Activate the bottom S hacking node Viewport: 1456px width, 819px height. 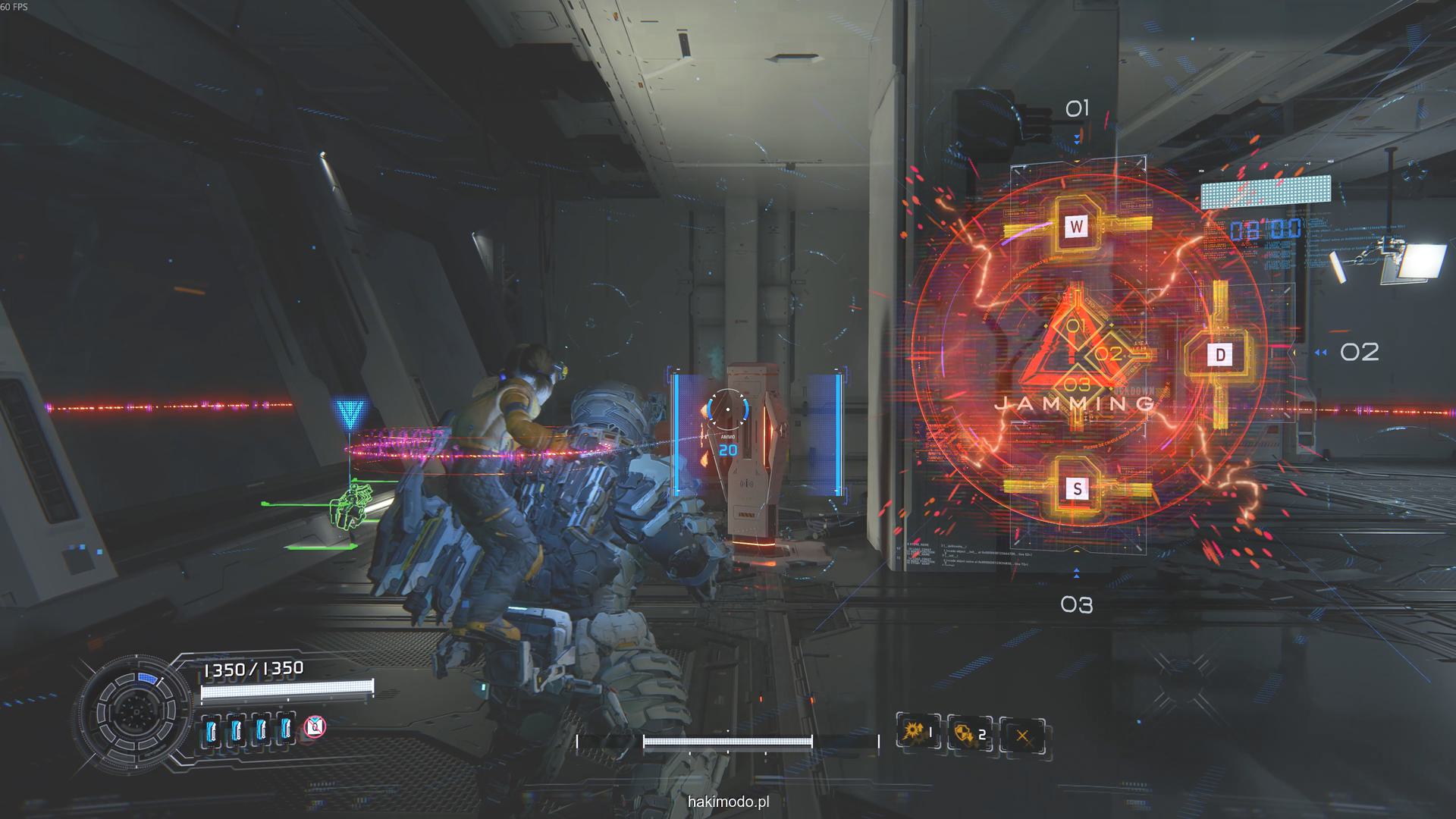(x=1077, y=489)
